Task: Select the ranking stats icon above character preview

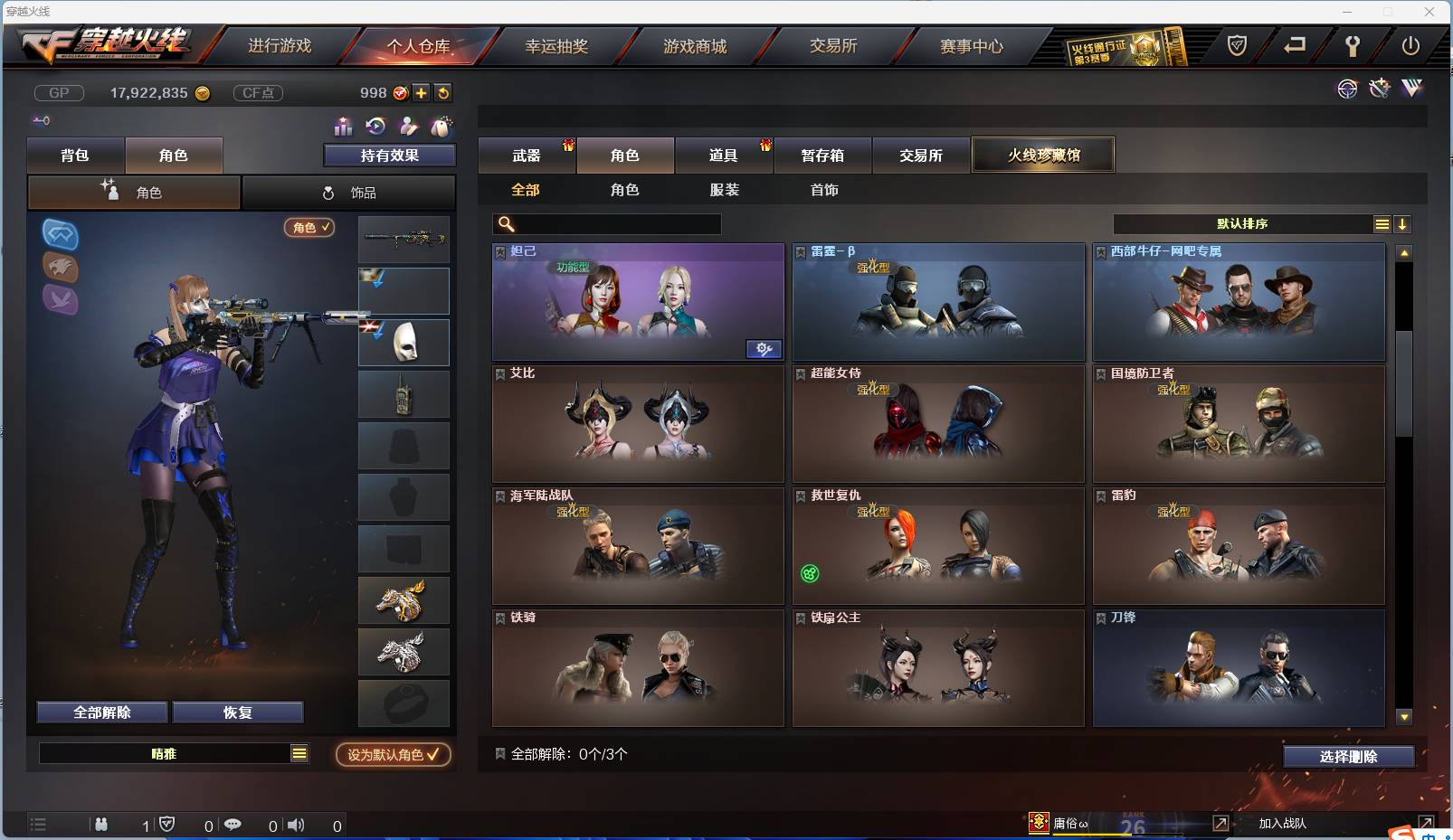Action: tap(345, 127)
